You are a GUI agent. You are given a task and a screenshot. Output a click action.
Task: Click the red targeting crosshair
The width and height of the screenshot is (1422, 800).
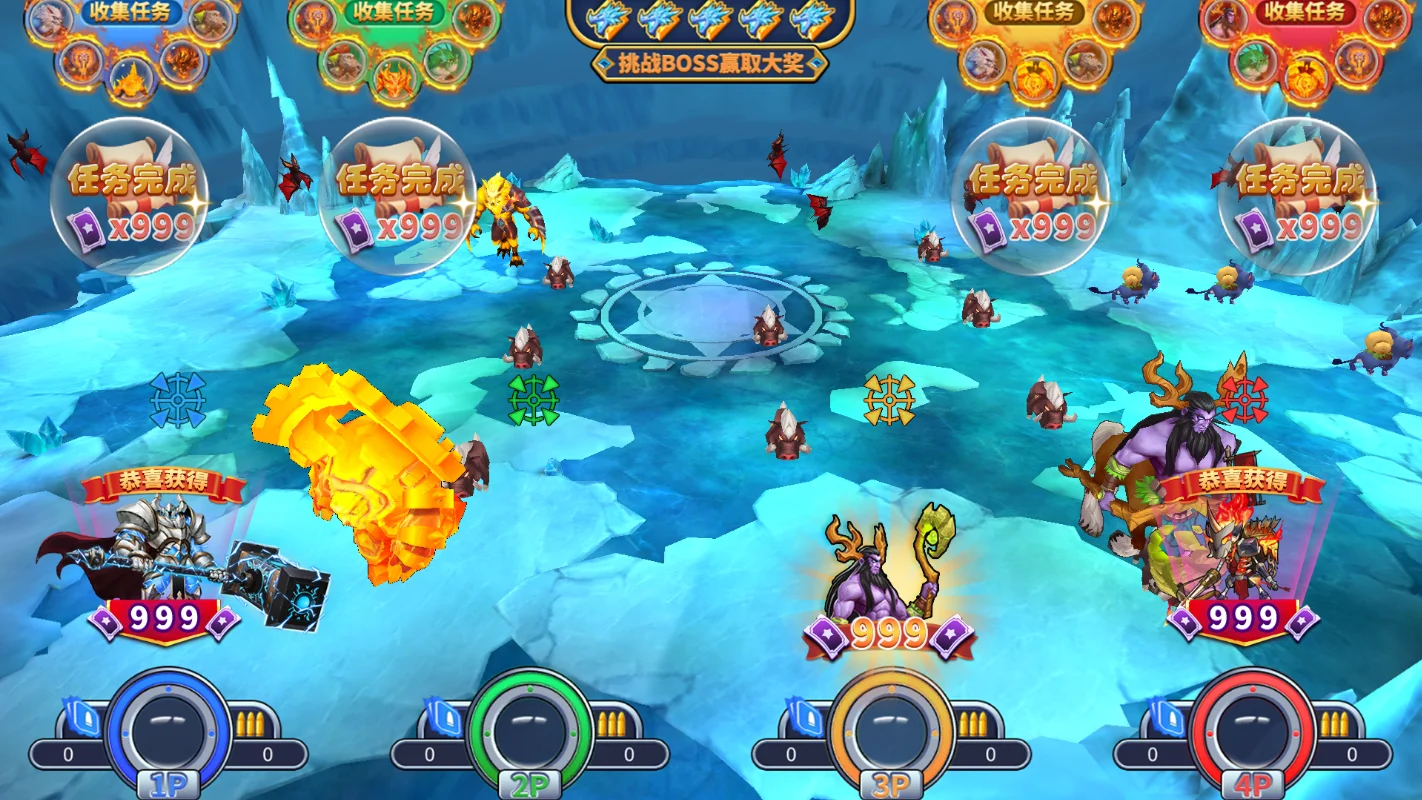pyautogui.click(x=1243, y=399)
